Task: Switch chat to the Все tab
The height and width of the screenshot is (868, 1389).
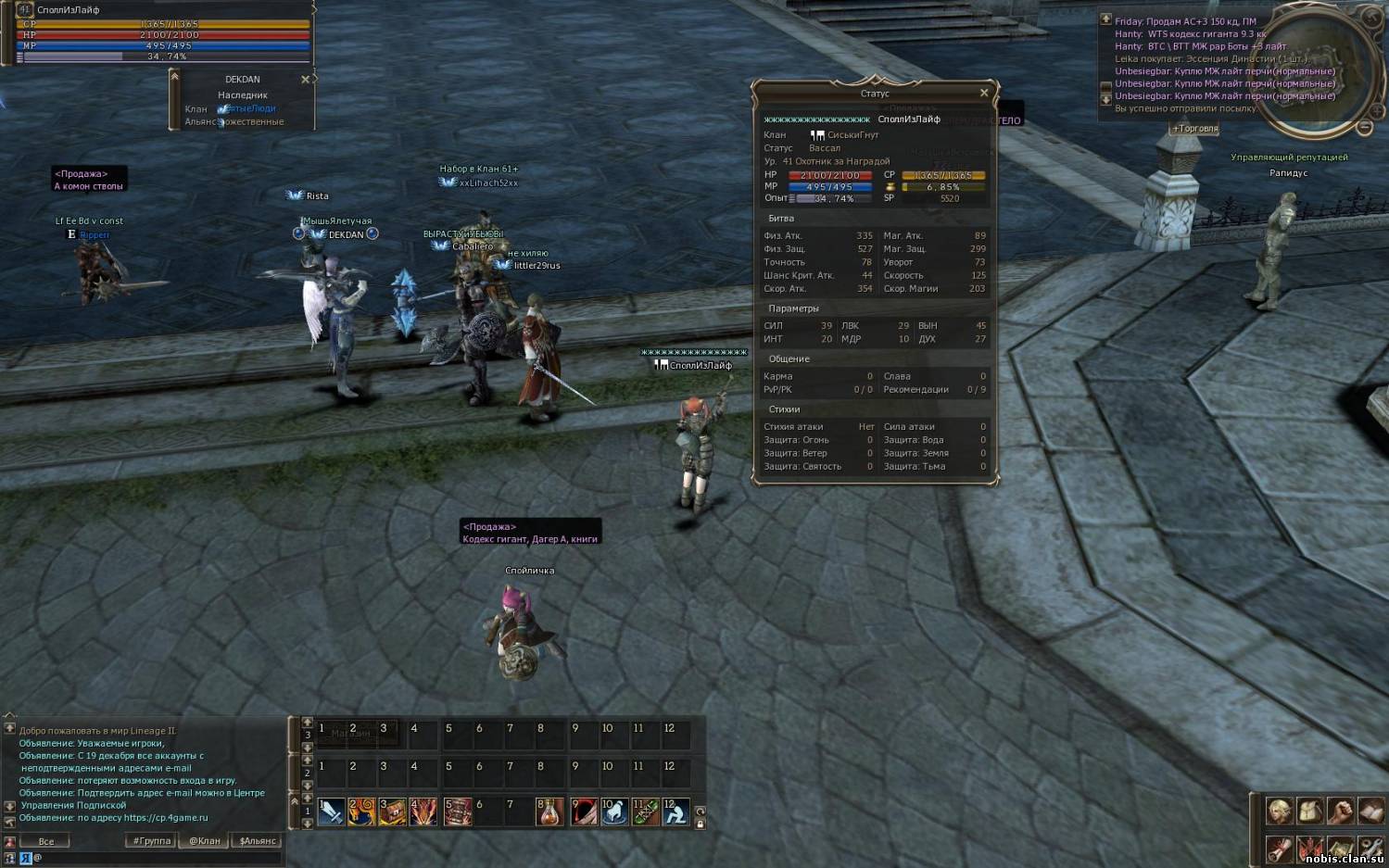Action: click(x=46, y=841)
